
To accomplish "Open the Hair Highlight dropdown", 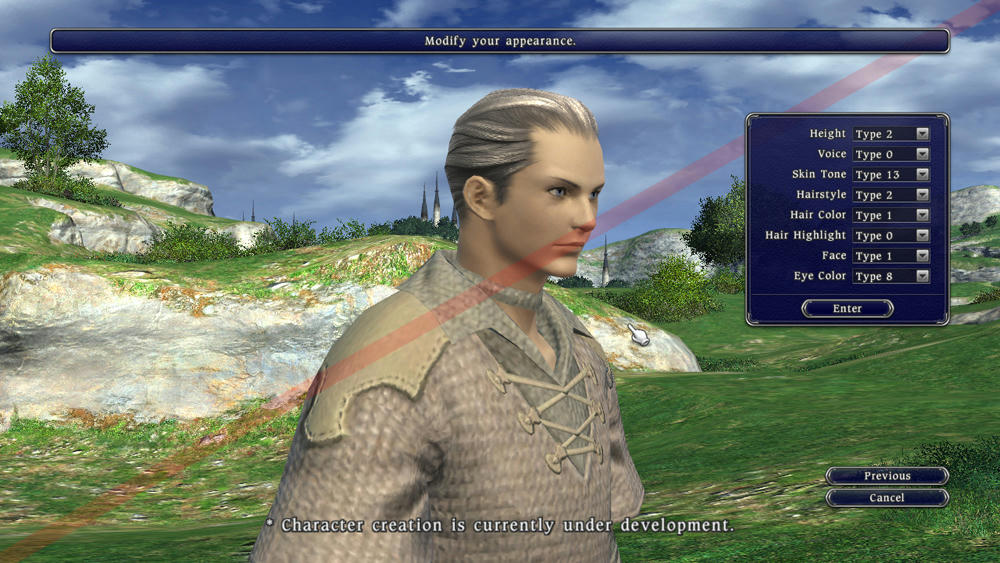I will point(890,236).
